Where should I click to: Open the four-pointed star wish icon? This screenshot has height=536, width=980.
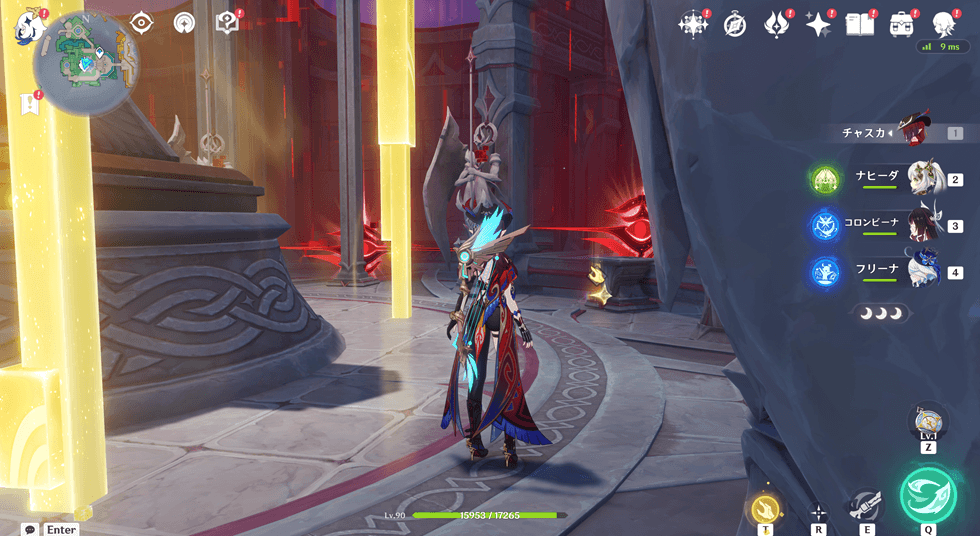(819, 25)
